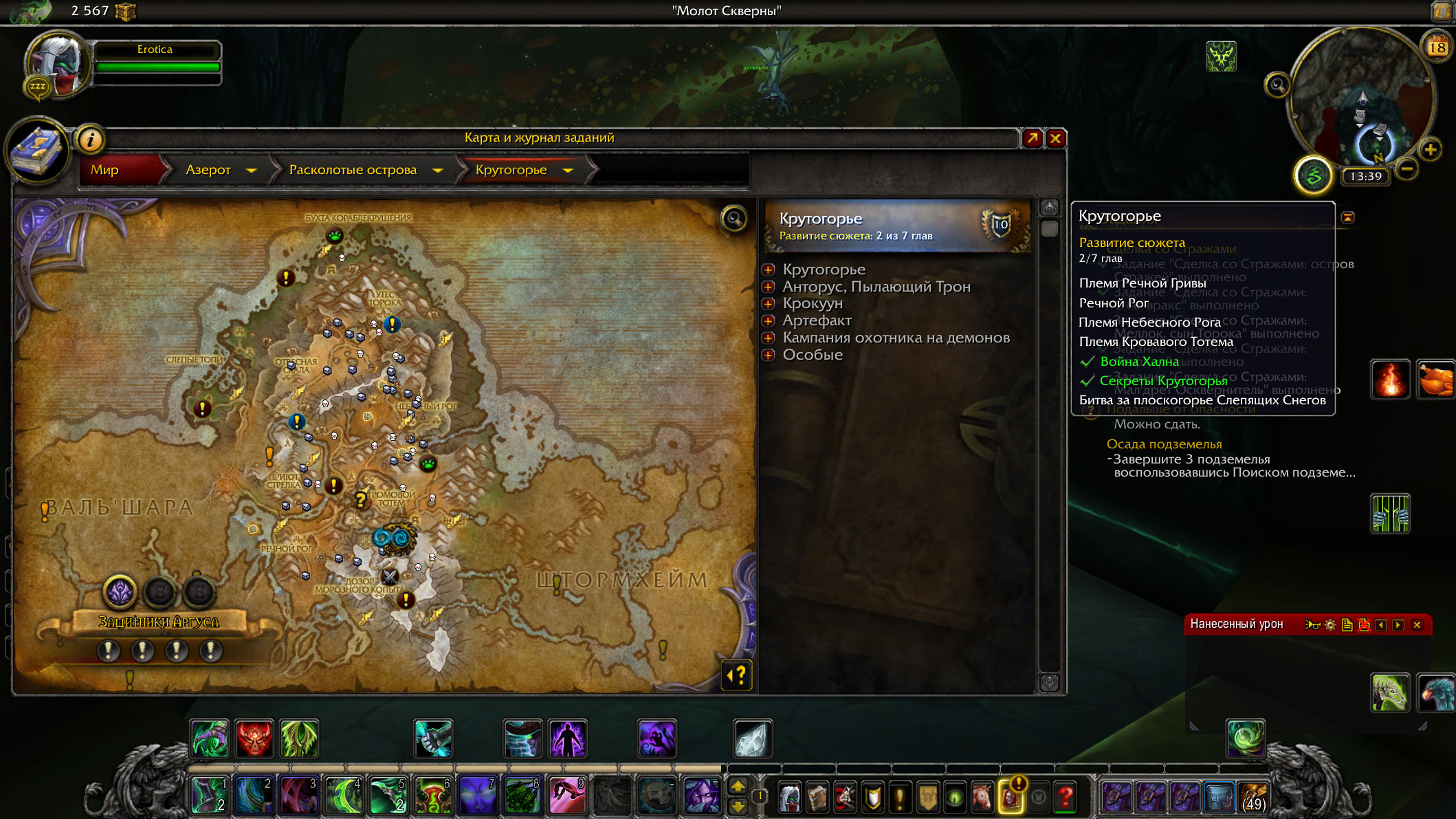Select the Осада подземелья tracked quest

(x=1164, y=444)
